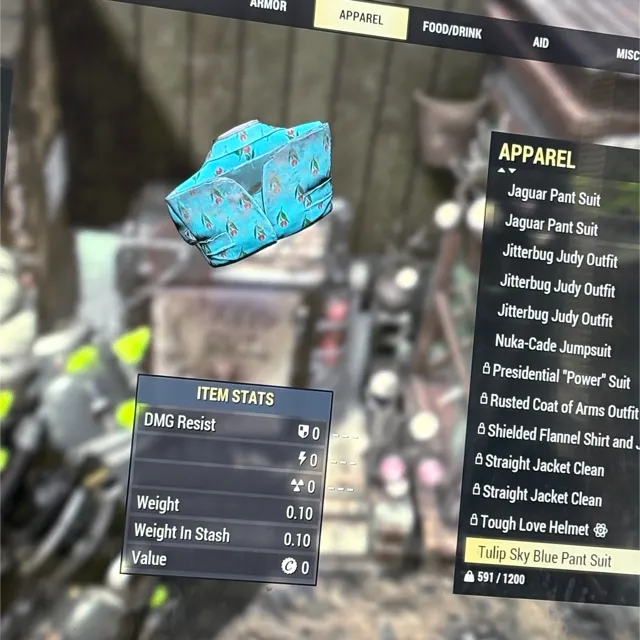This screenshot has width=640, height=640.
Task: Switch to the Armor tab
Action: pos(268,6)
